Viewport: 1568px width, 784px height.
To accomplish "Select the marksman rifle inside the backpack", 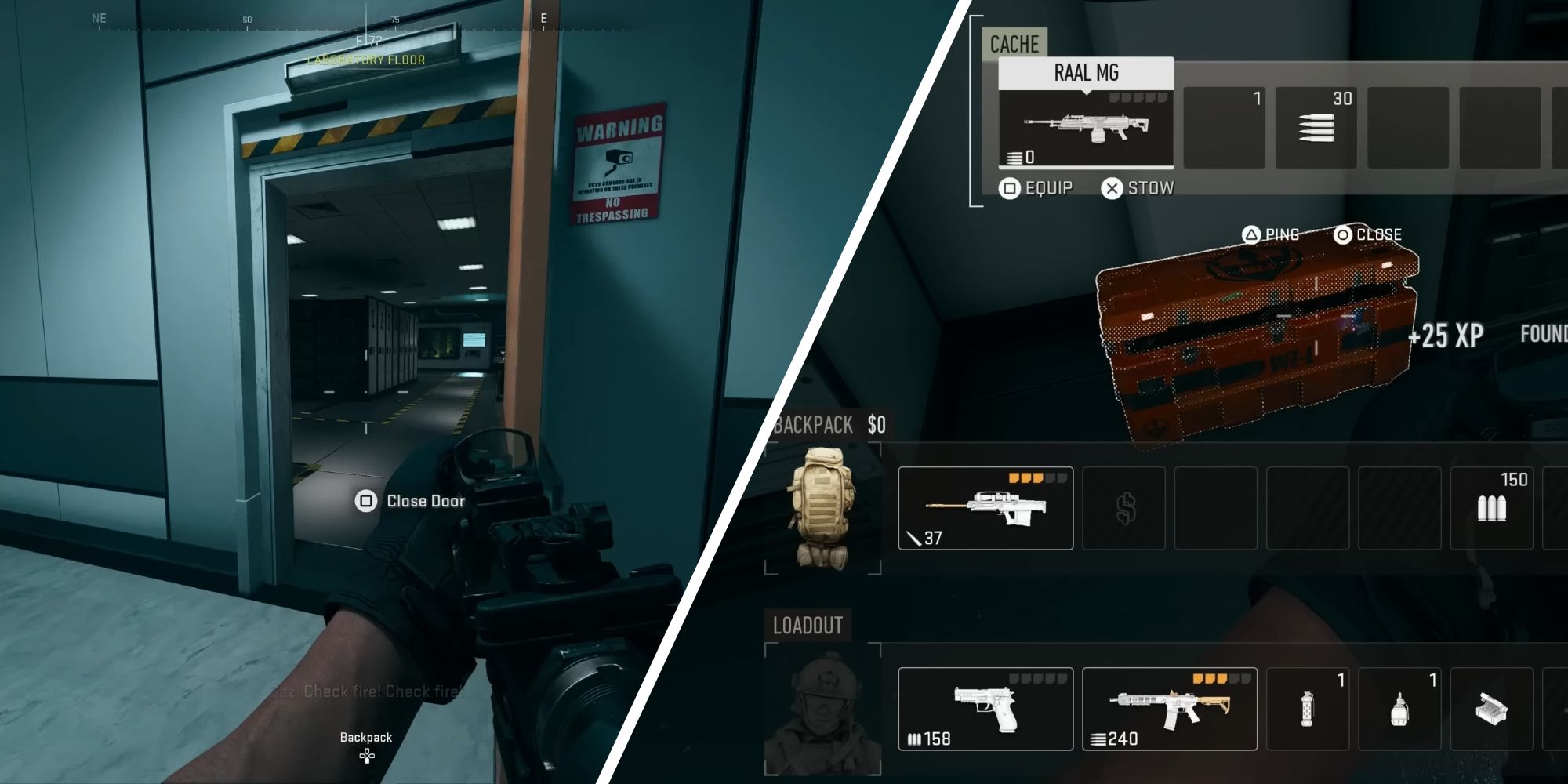I will [985, 508].
